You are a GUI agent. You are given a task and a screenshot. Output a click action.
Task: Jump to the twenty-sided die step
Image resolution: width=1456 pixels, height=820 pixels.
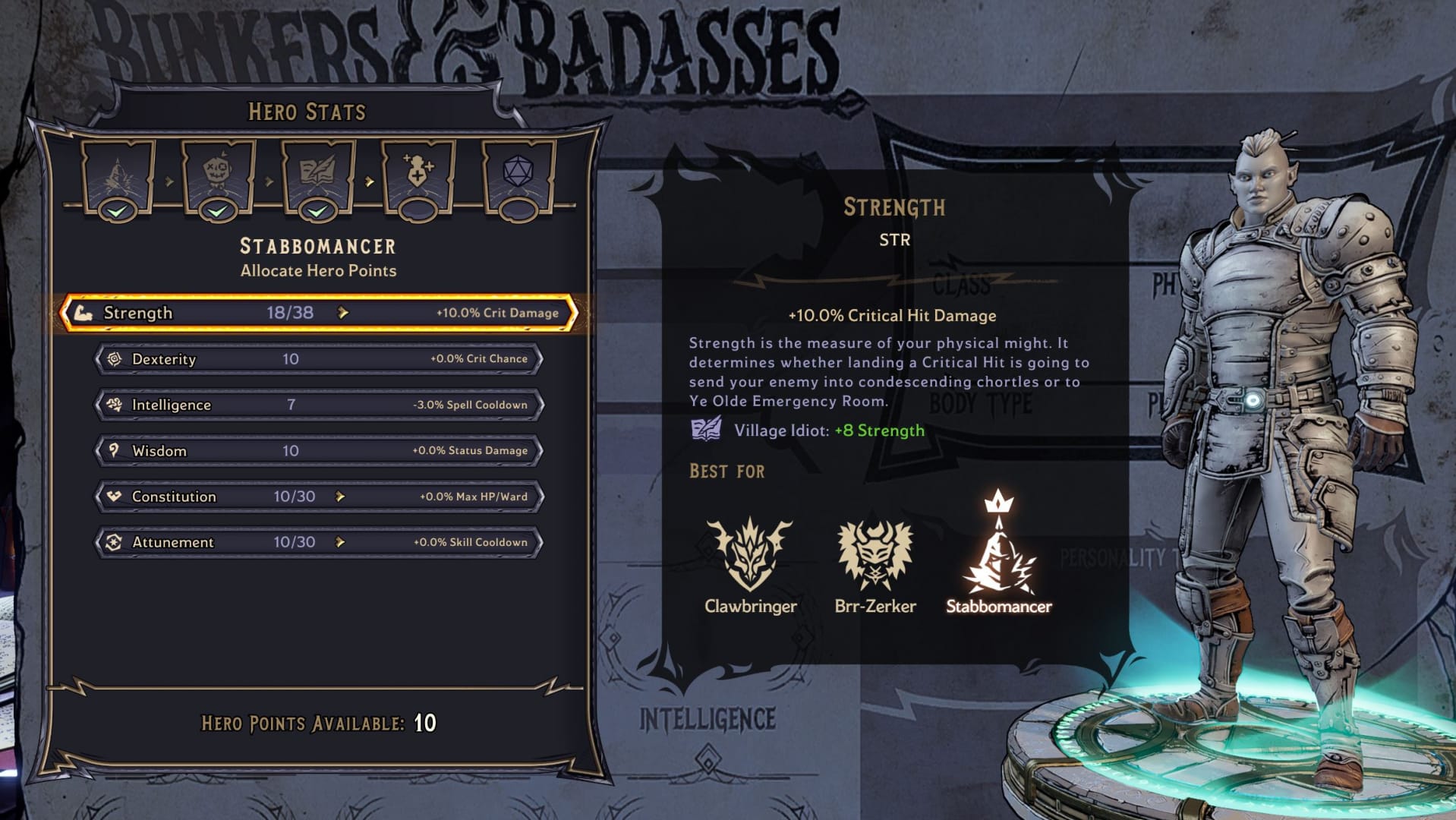click(x=518, y=176)
